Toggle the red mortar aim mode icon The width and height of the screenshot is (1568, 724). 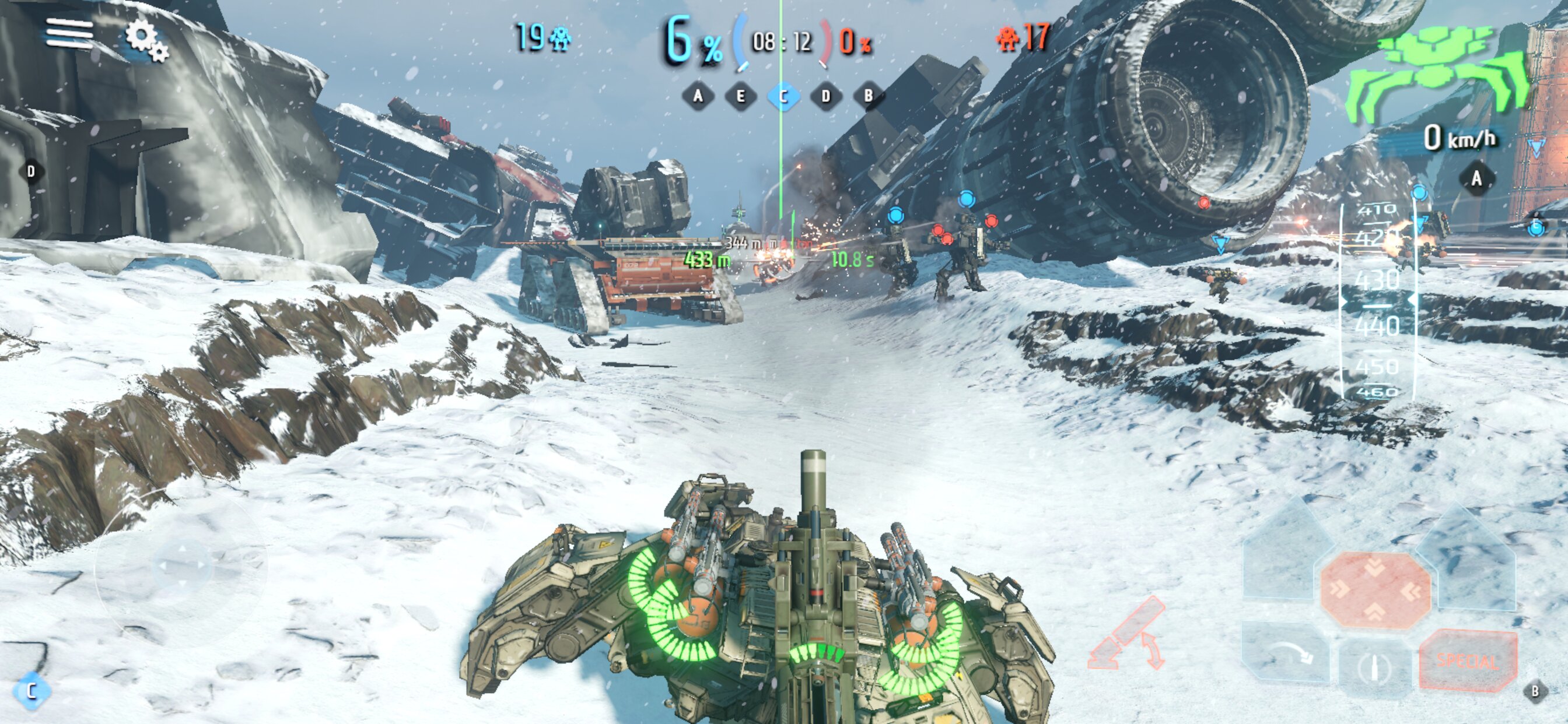[1128, 635]
